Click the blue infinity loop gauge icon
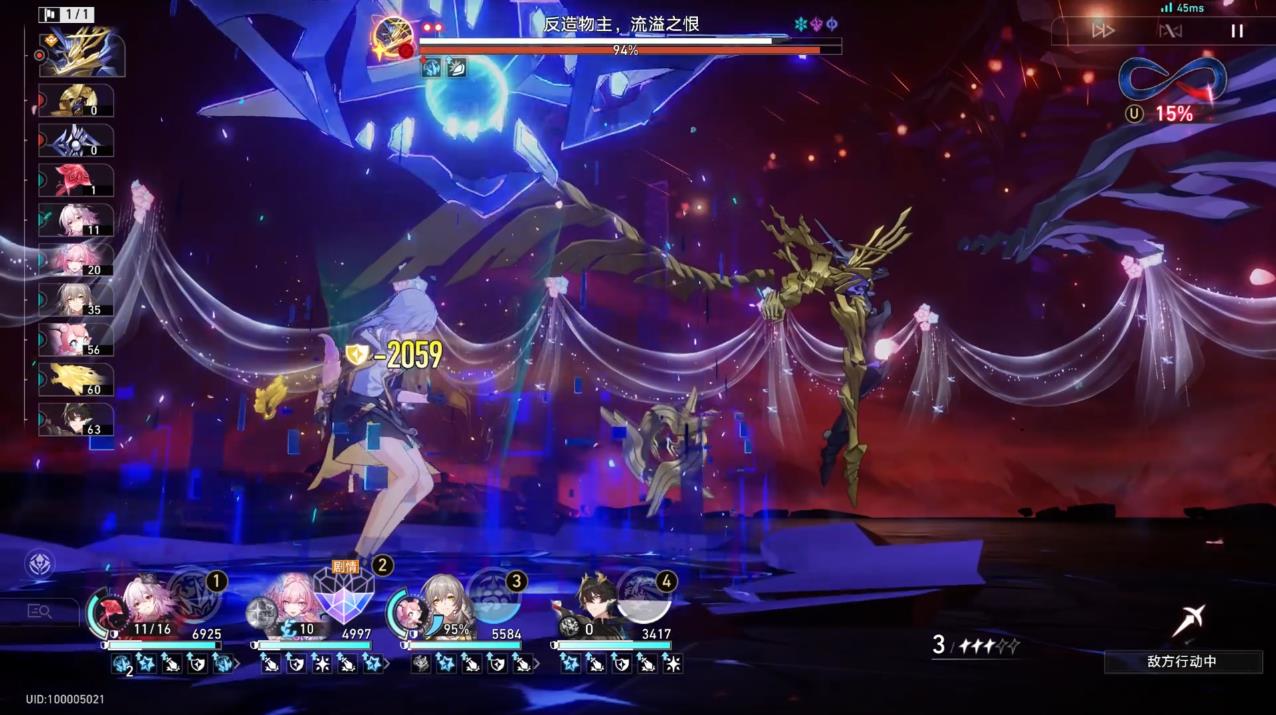This screenshot has width=1276, height=715. pos(1172,79)
